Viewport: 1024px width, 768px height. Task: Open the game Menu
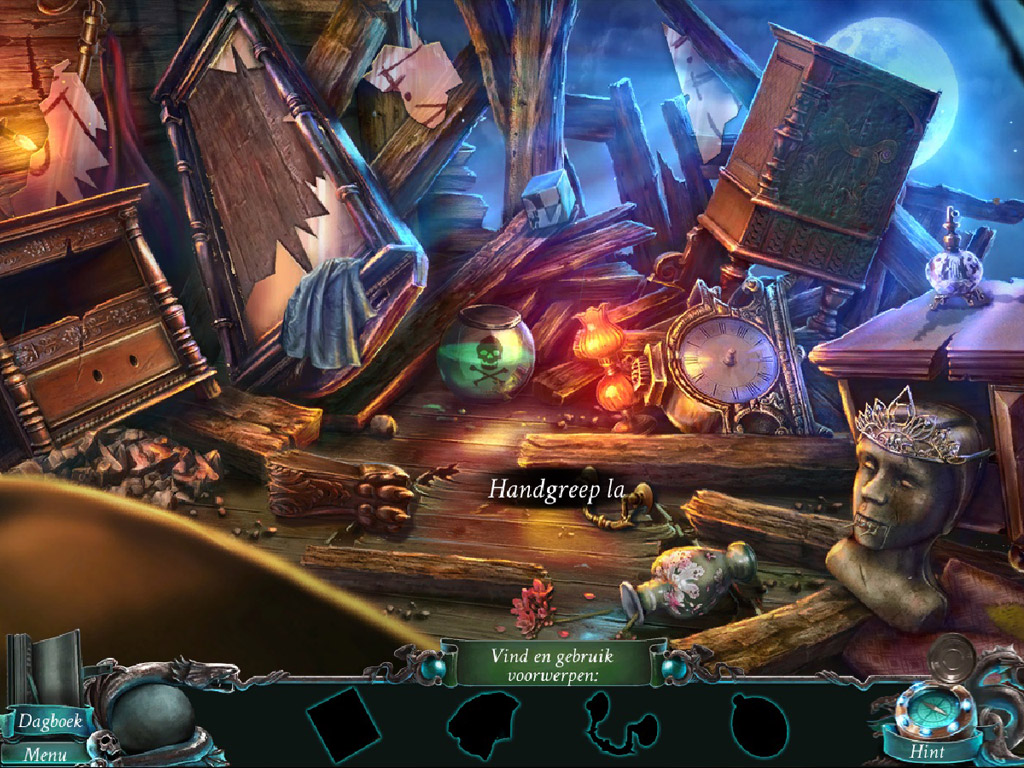46,755
